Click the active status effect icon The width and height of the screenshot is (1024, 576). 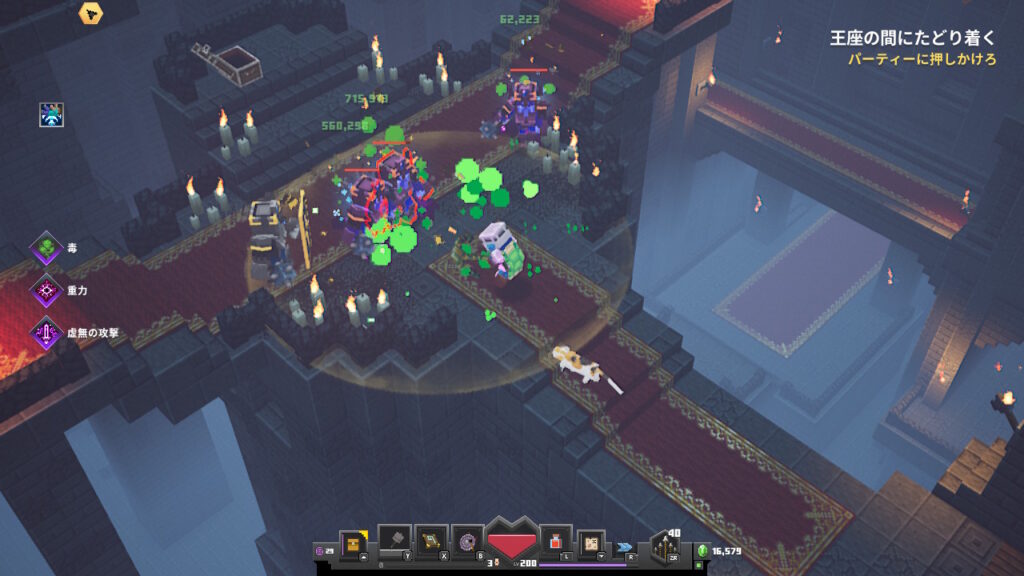pos(52,114)
